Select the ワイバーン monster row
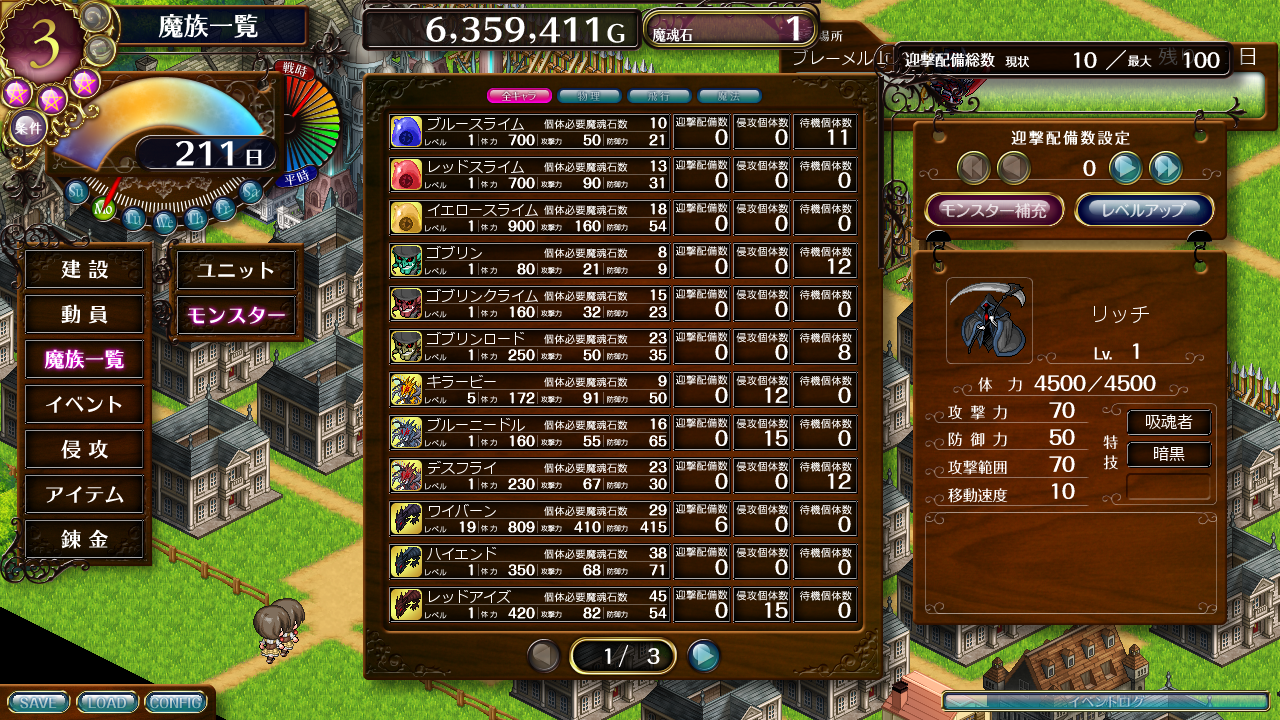This screenshot has width=1280, height=720. pyautogui.click(x=530, y=518)
